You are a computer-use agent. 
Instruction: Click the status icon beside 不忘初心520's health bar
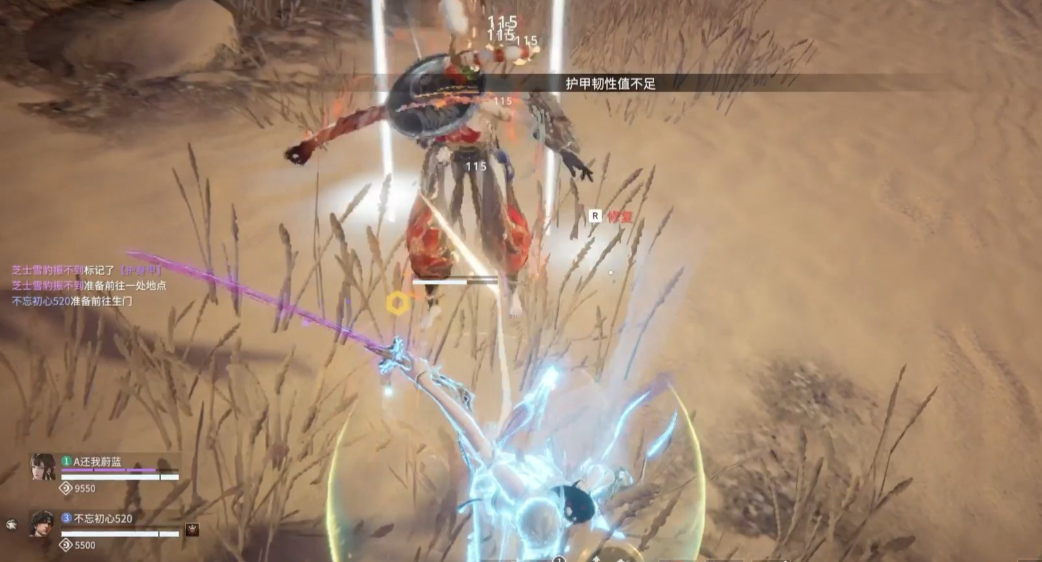(192, 530)
